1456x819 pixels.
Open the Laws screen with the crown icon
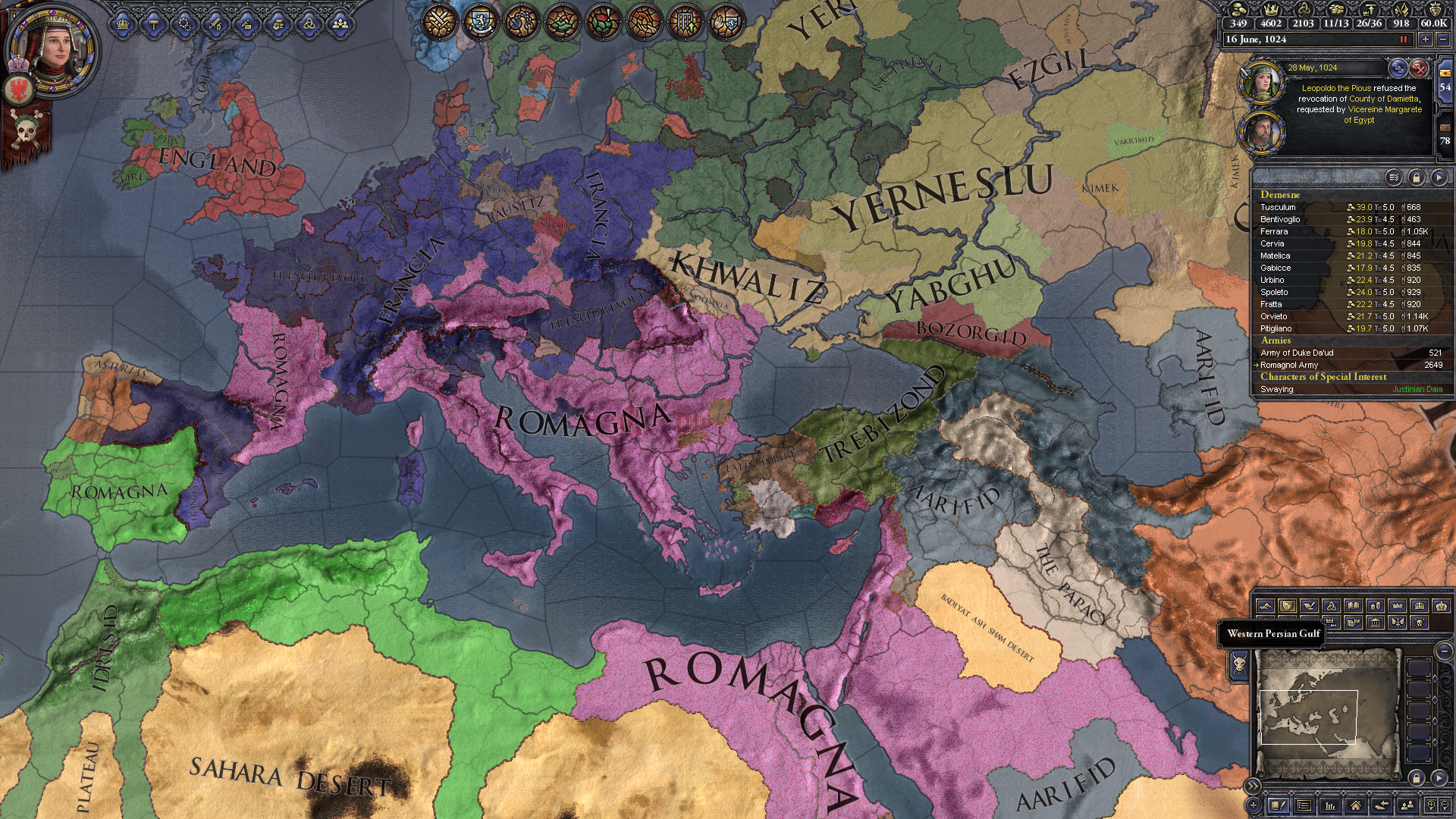pyautogui.click(x=122, y=23)
